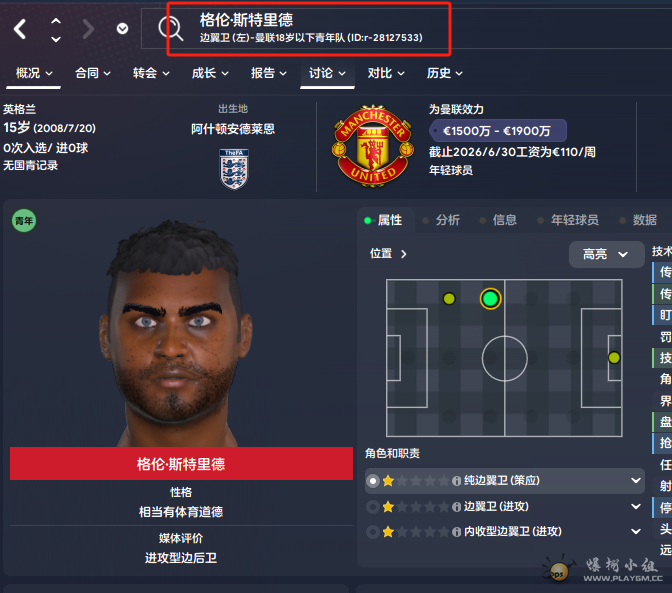Open the 高亮 dropdown
672x593 pixels.
pos(606,254)
